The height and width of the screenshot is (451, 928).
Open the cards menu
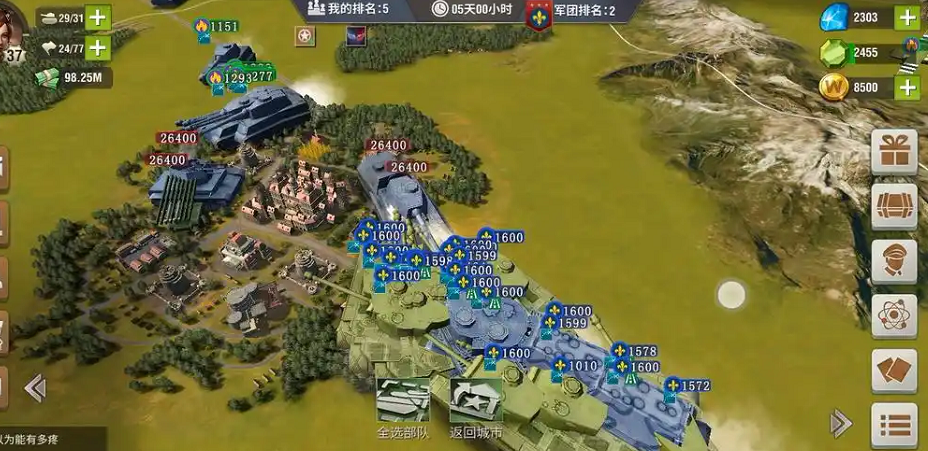click(x=894, y=371)
